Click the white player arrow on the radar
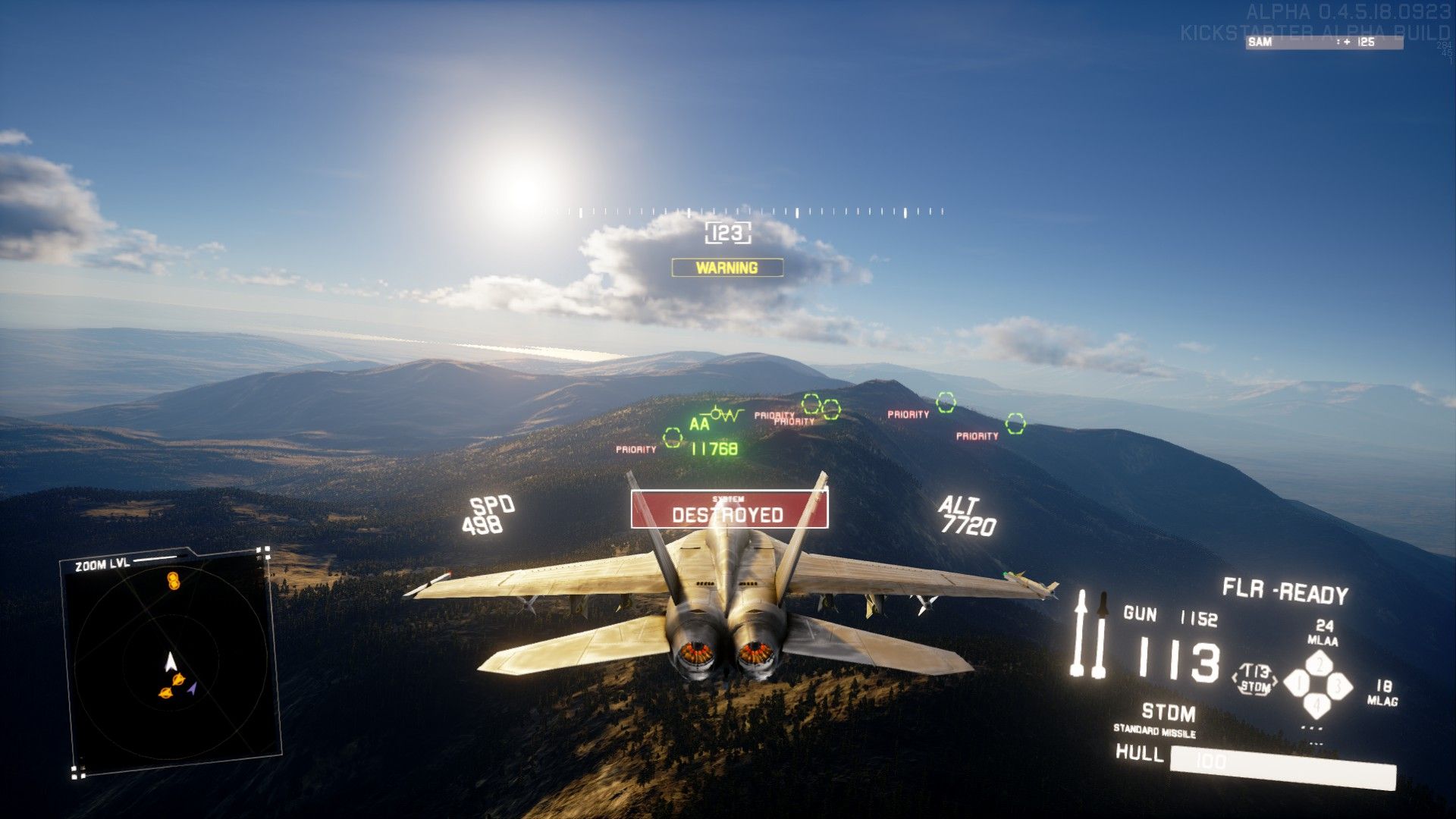The height and width of the screenshot is (819, 1456). [171, 661]
